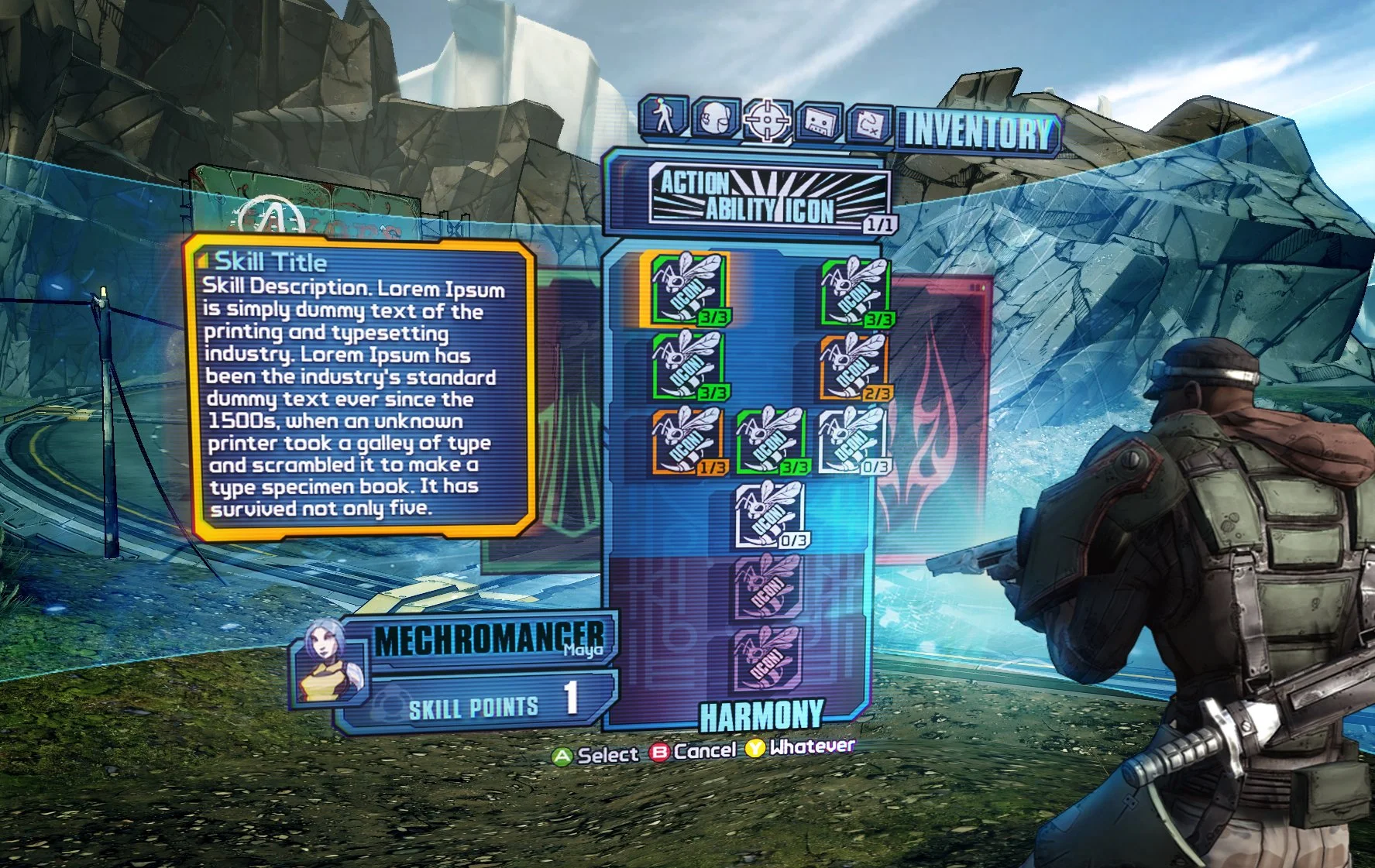
Task: Select the Action Ability Icon skill
Action: point(768,196)
